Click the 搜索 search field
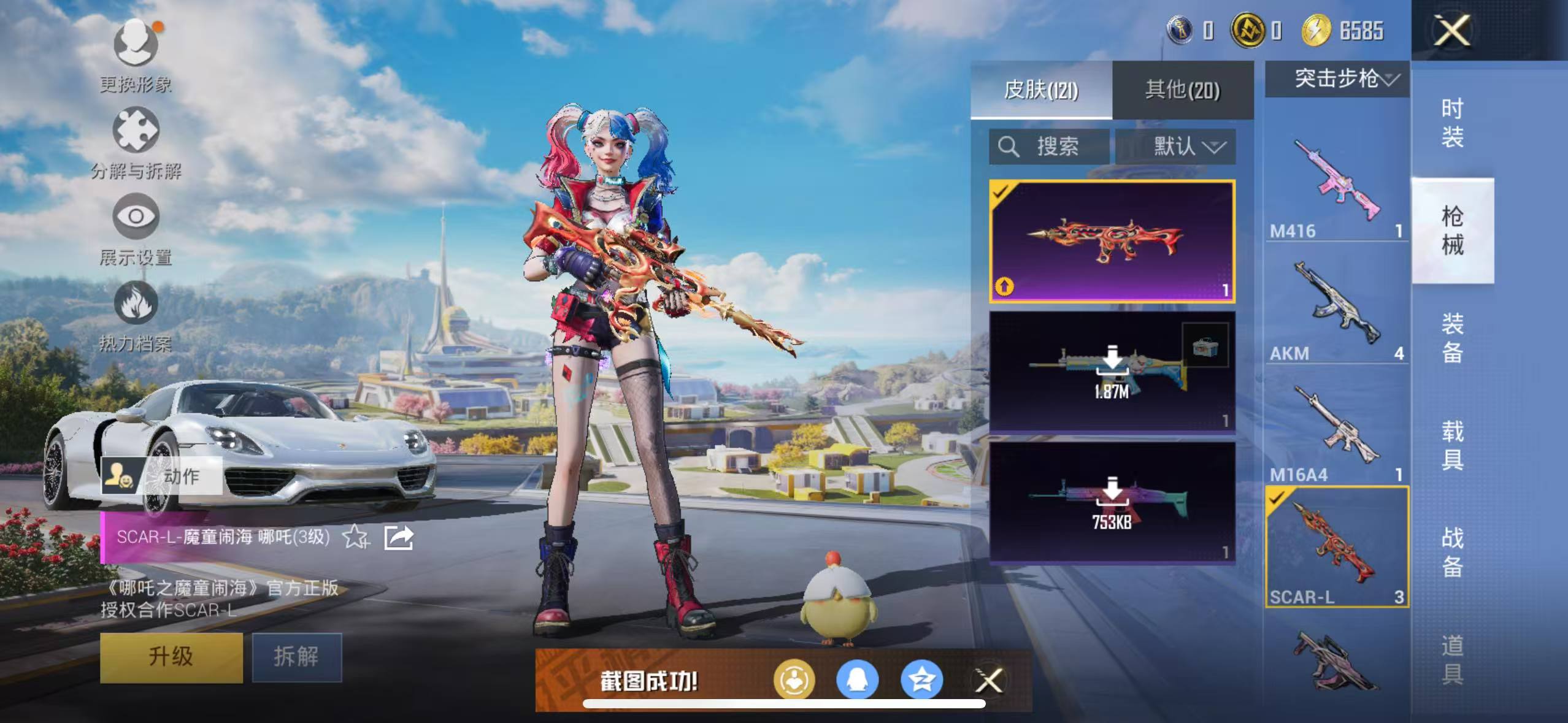Viewport: 1568px width, 723px height. (x=1049, y=147)
